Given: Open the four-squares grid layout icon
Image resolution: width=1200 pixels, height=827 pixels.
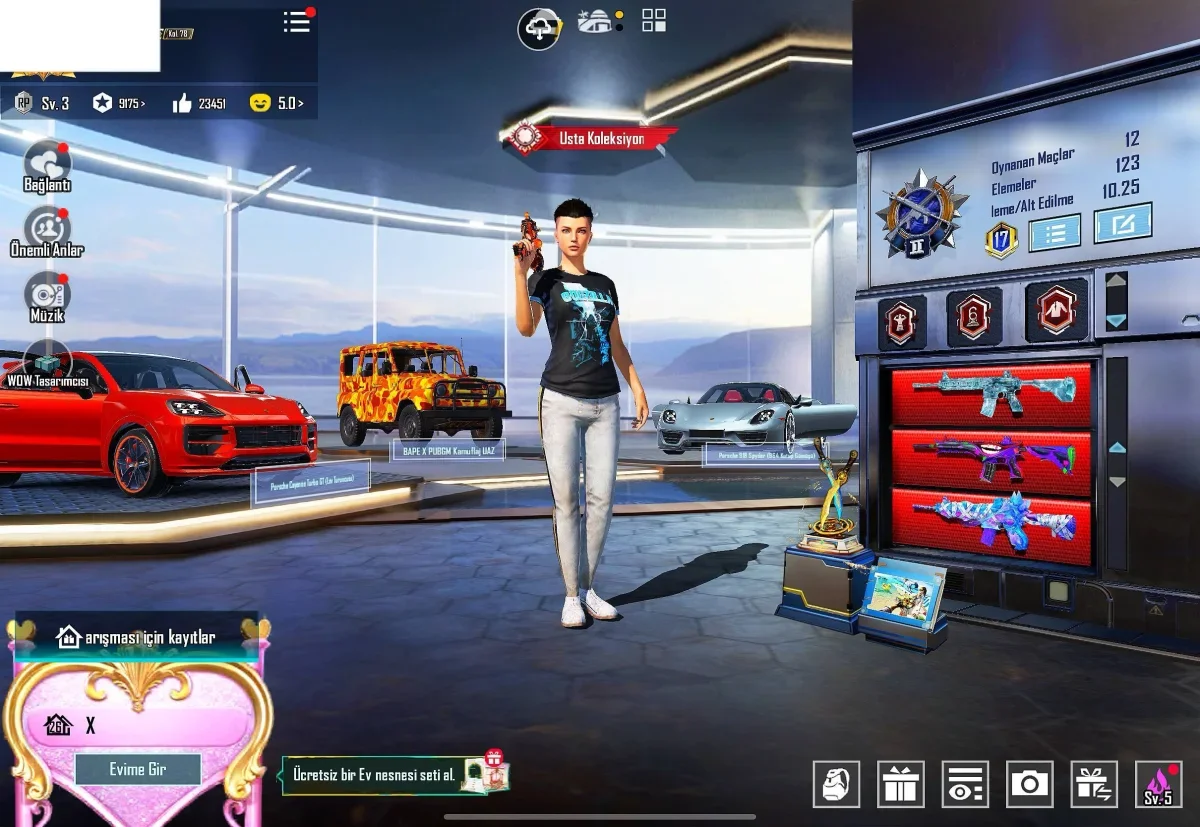Looking at the screenshot, I should click(654, 20).
